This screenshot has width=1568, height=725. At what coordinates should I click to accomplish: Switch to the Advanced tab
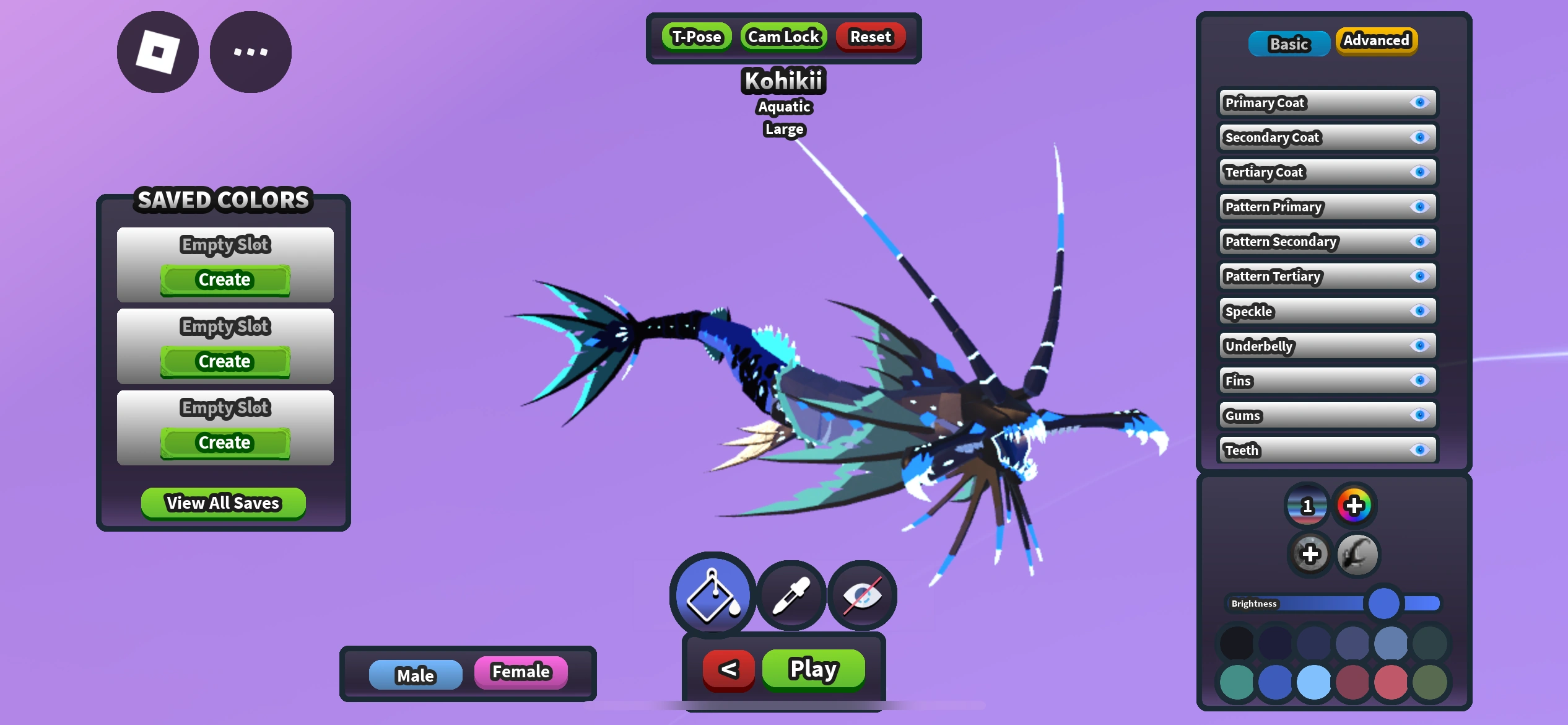click(x=1376, y=41)
